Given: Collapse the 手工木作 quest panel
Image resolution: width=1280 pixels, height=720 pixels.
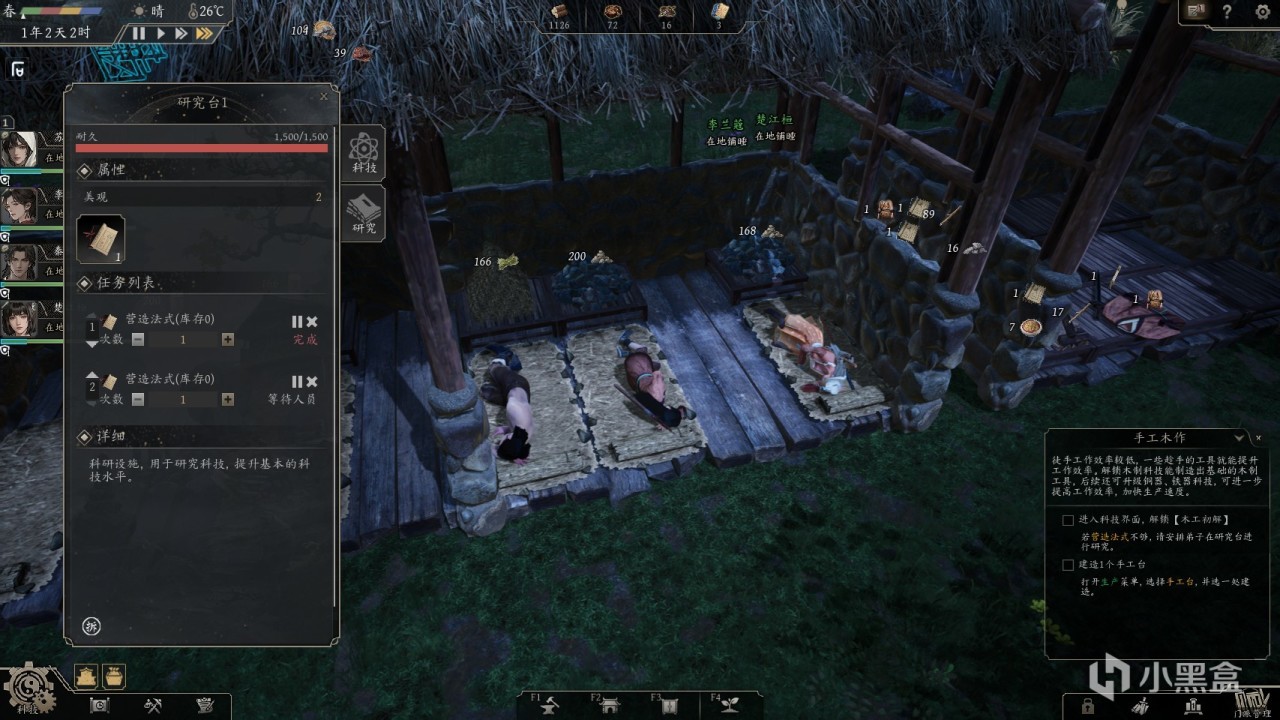Looking at the screenshot, I should point(1239,438).
